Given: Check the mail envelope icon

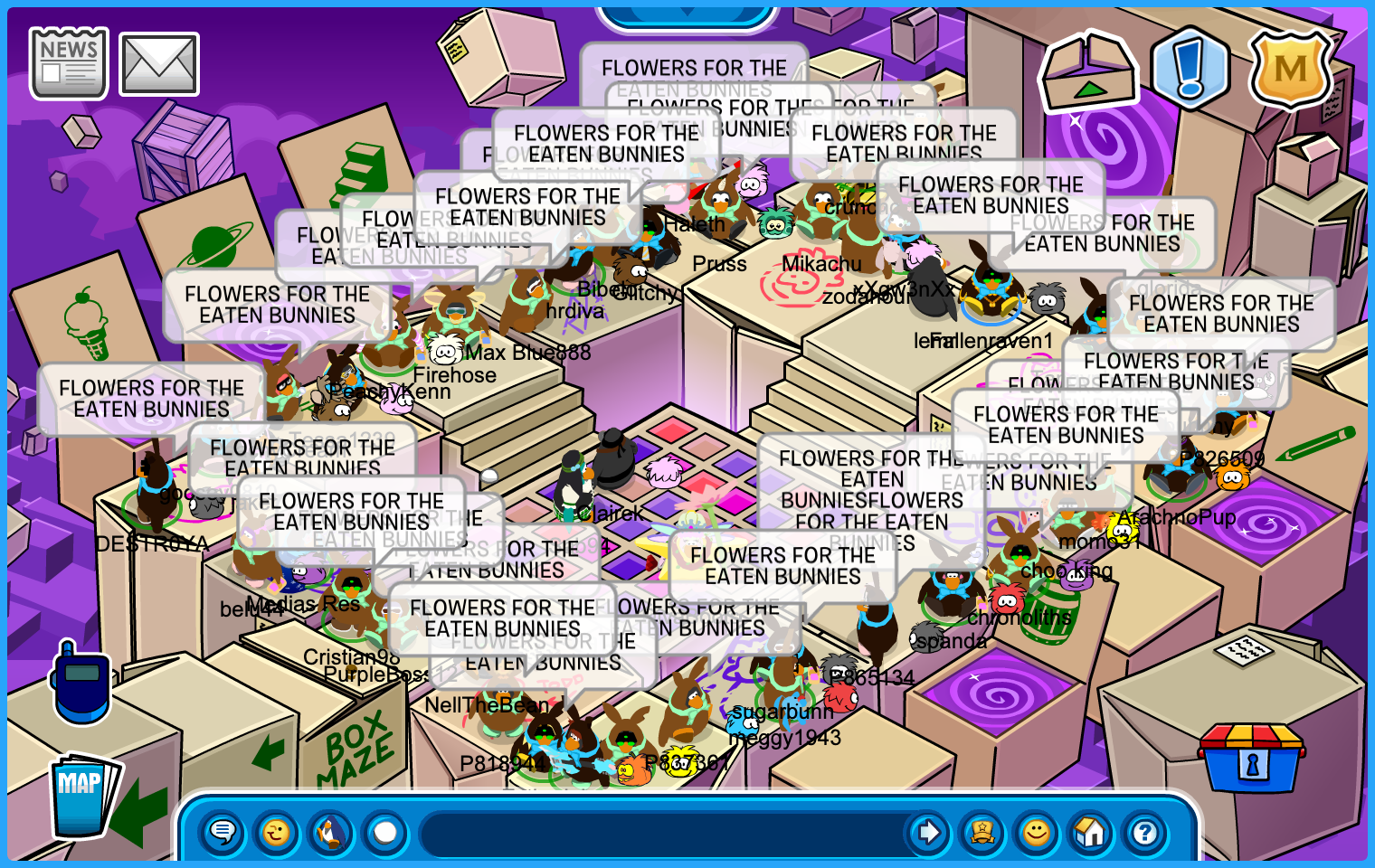Looking at the screenshot, I should pos(159,64).
